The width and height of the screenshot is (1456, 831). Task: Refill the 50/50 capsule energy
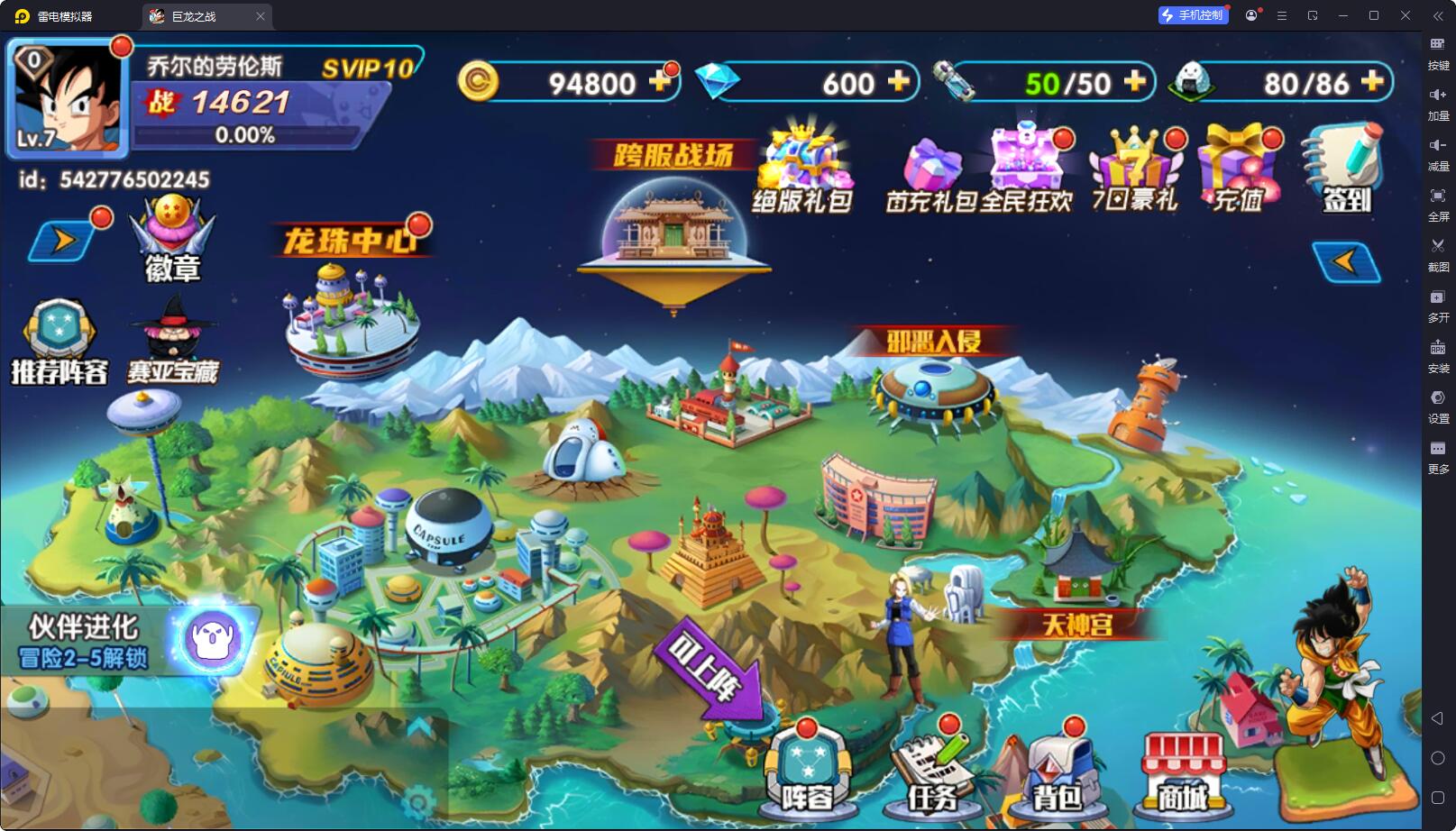(x=1134, y=82)
